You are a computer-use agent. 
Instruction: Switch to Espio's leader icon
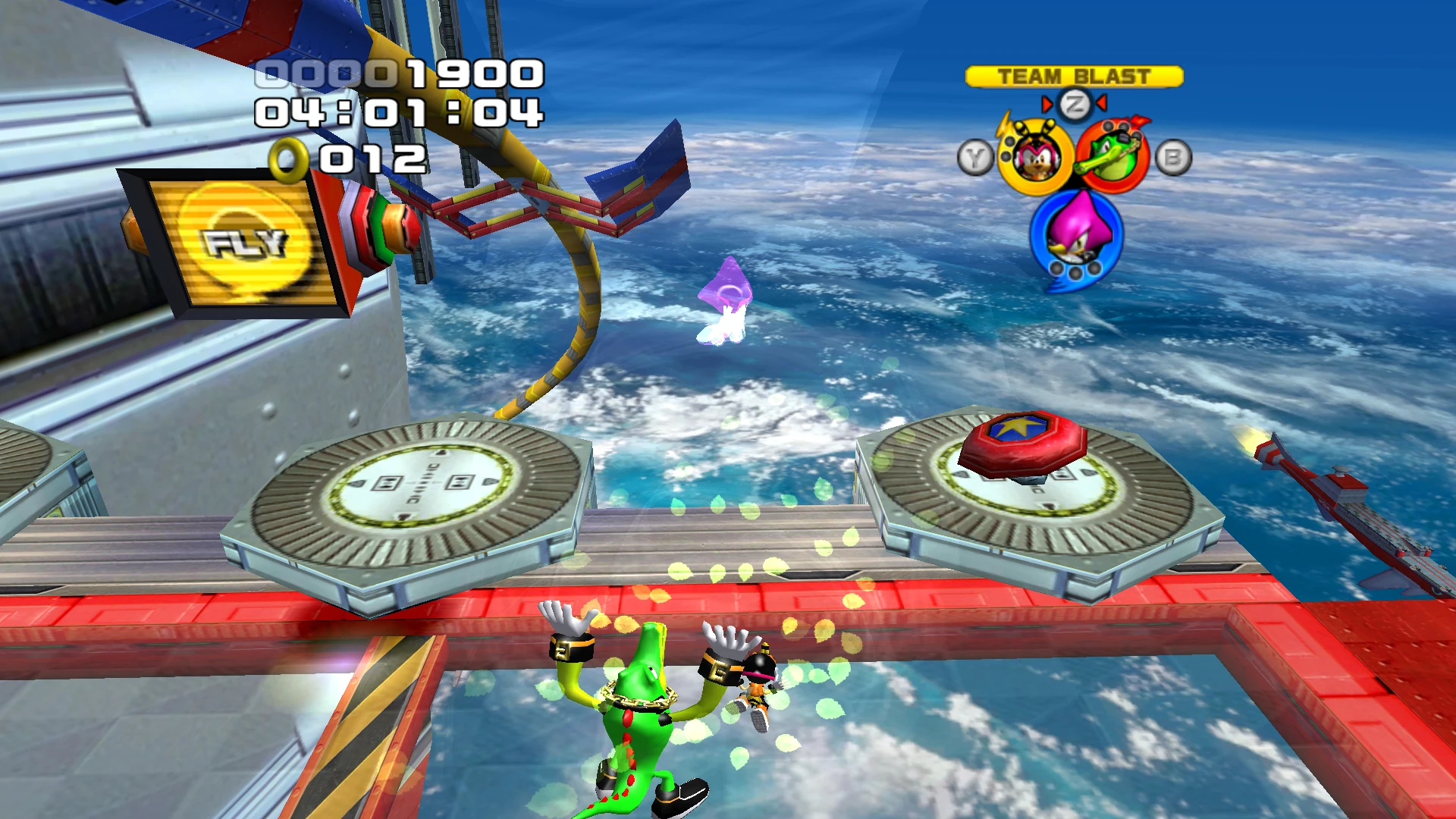[1076, 234]
